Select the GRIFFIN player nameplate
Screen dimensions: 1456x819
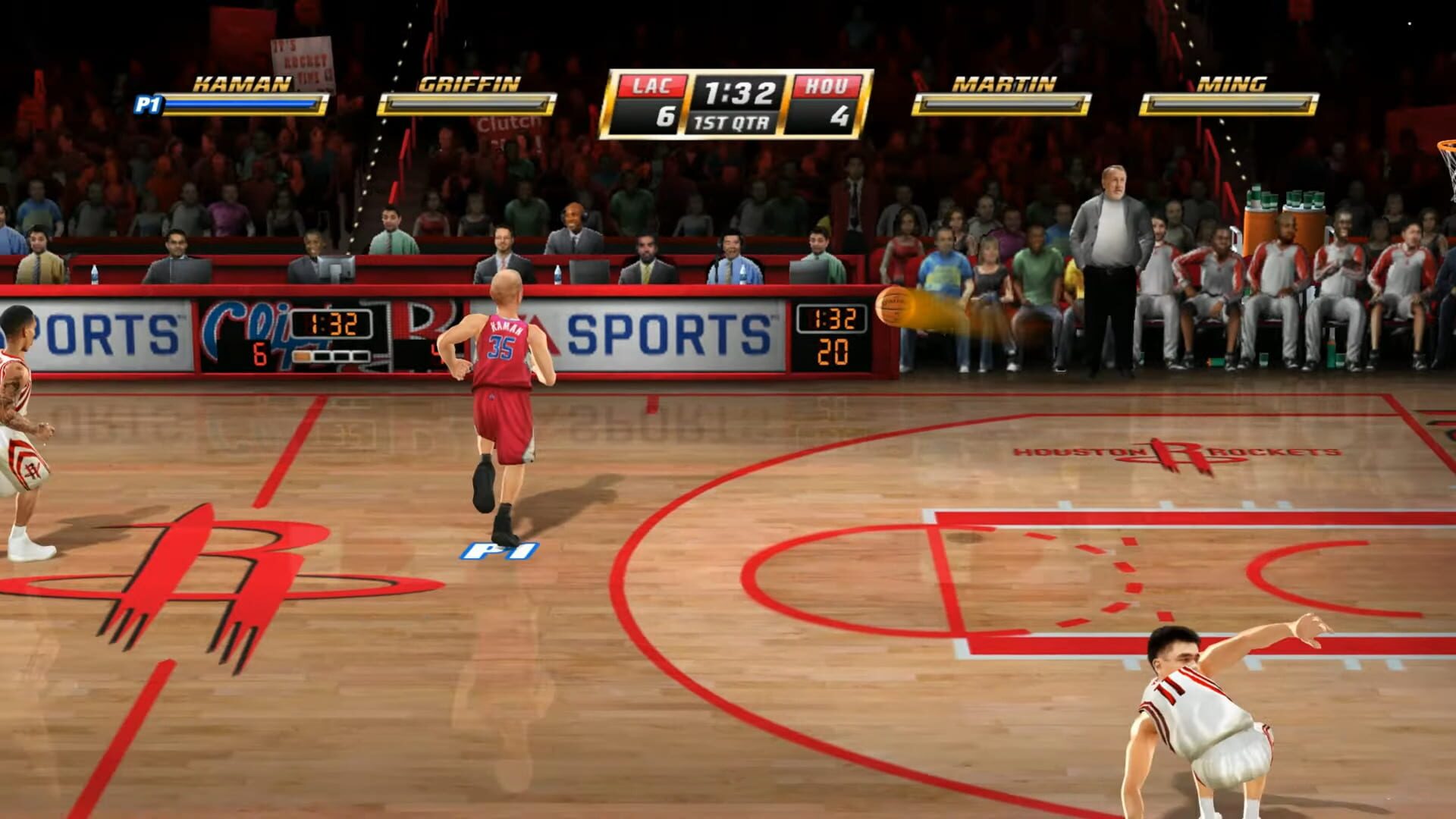(x=468, y=83)
